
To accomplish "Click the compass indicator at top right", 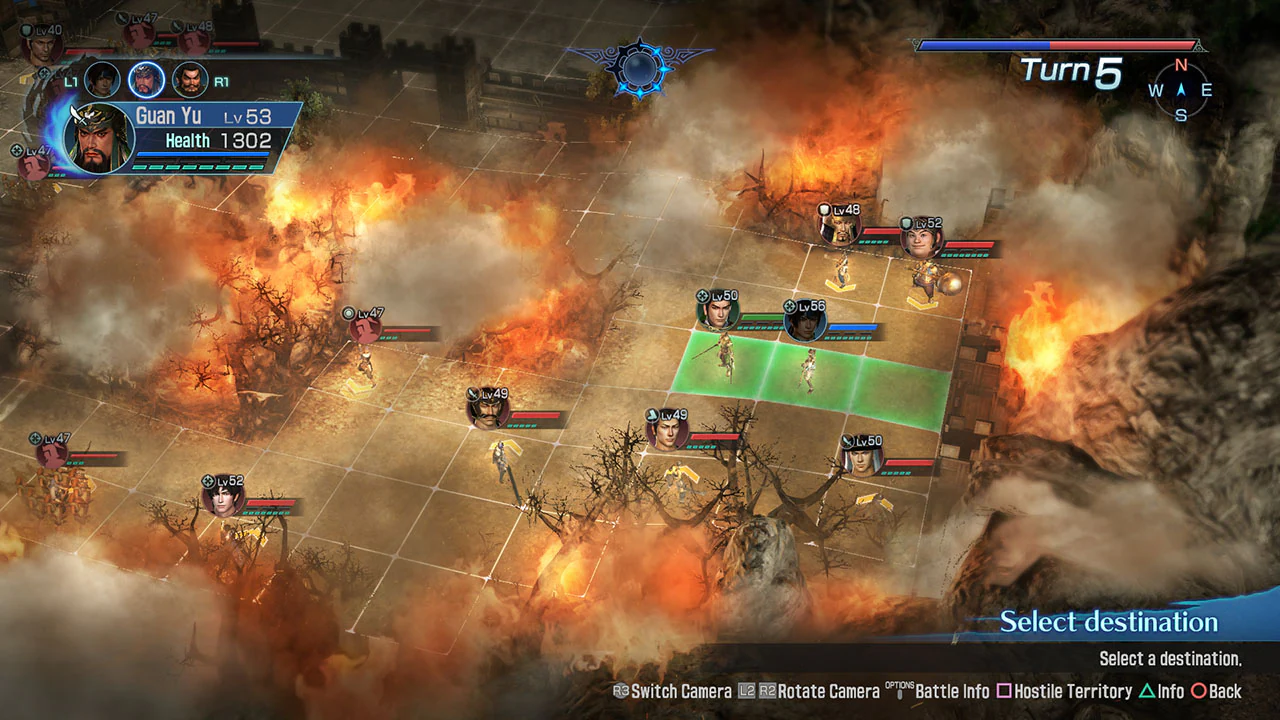I will 1180,90.
